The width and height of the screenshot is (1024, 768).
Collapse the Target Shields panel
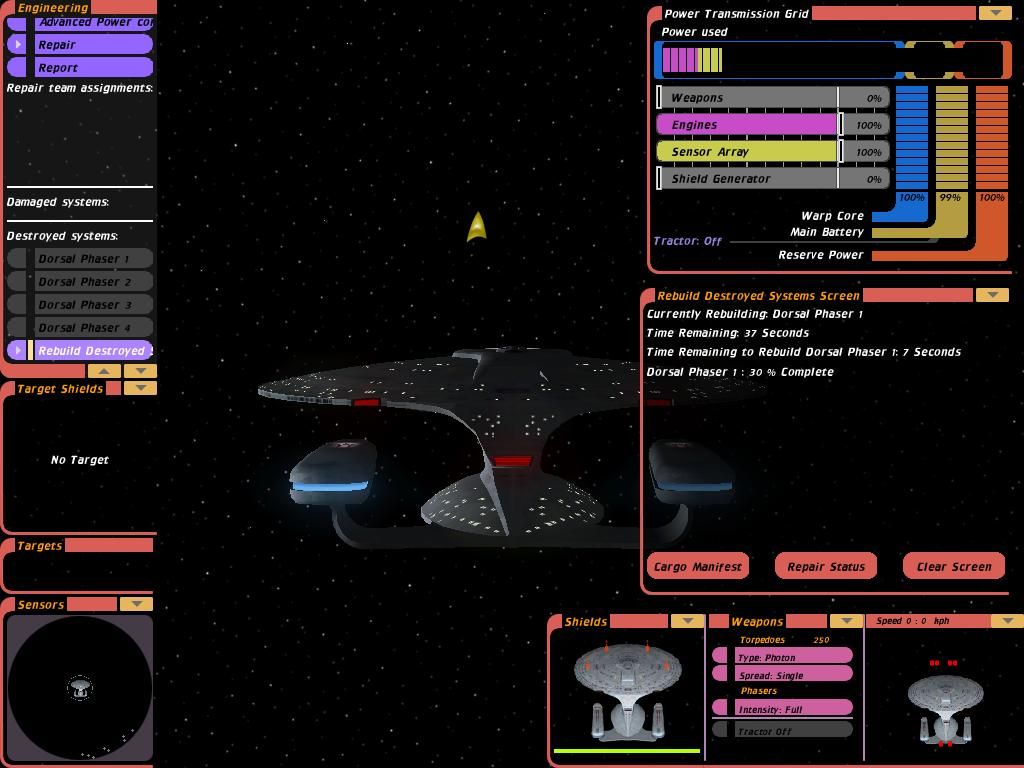pos(140,388)
